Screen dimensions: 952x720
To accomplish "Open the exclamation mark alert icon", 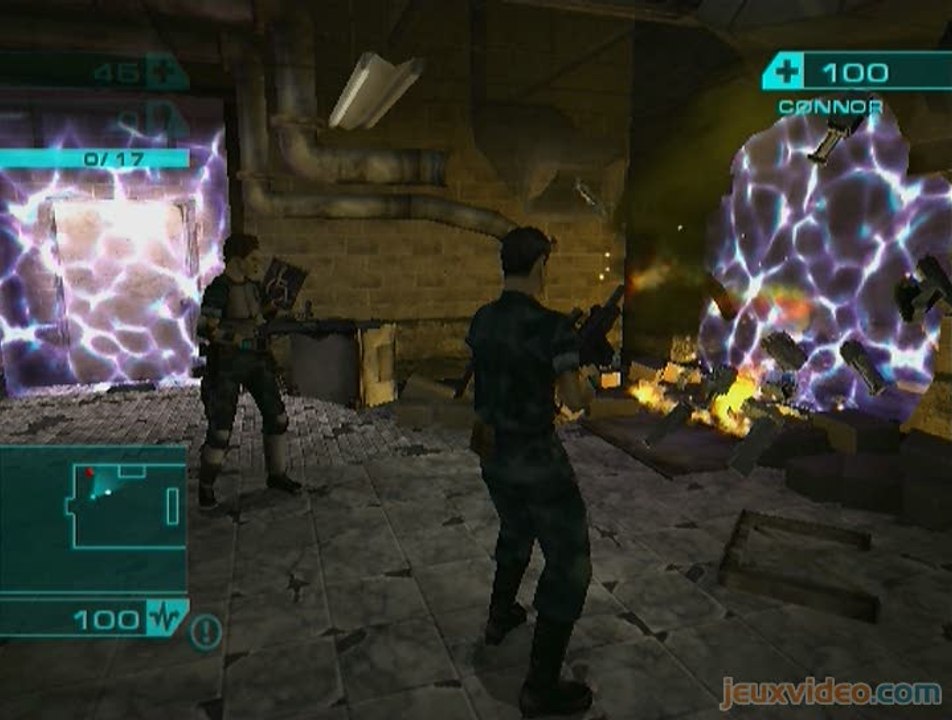I will [x=206, y=631].
